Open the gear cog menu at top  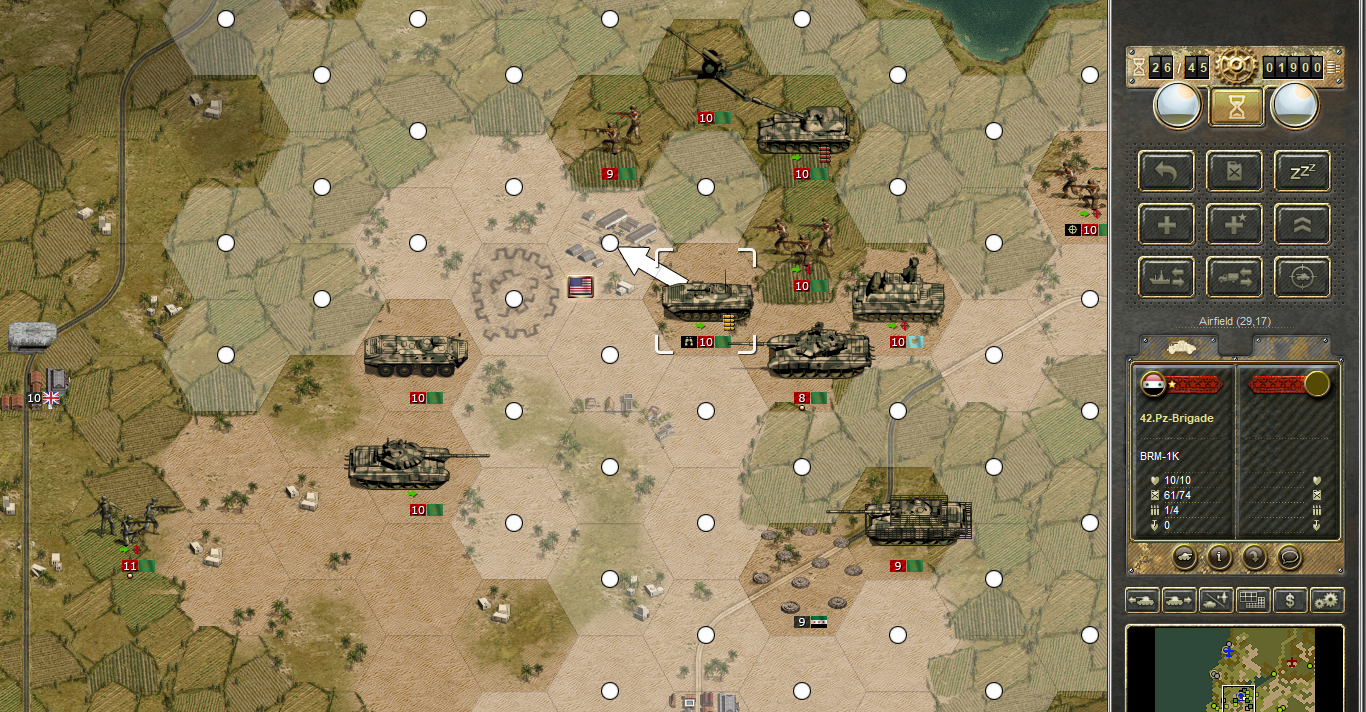pos(1236,66)
